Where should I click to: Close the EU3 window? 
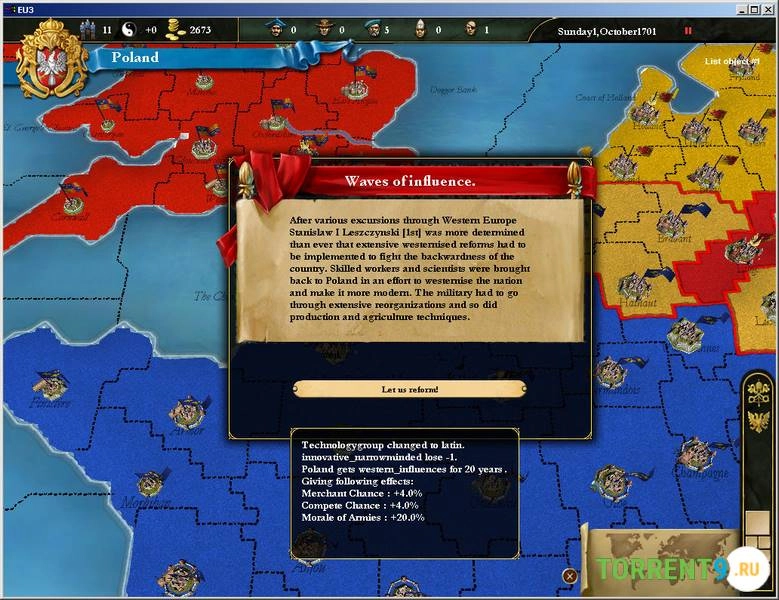(x=768, y=8)
